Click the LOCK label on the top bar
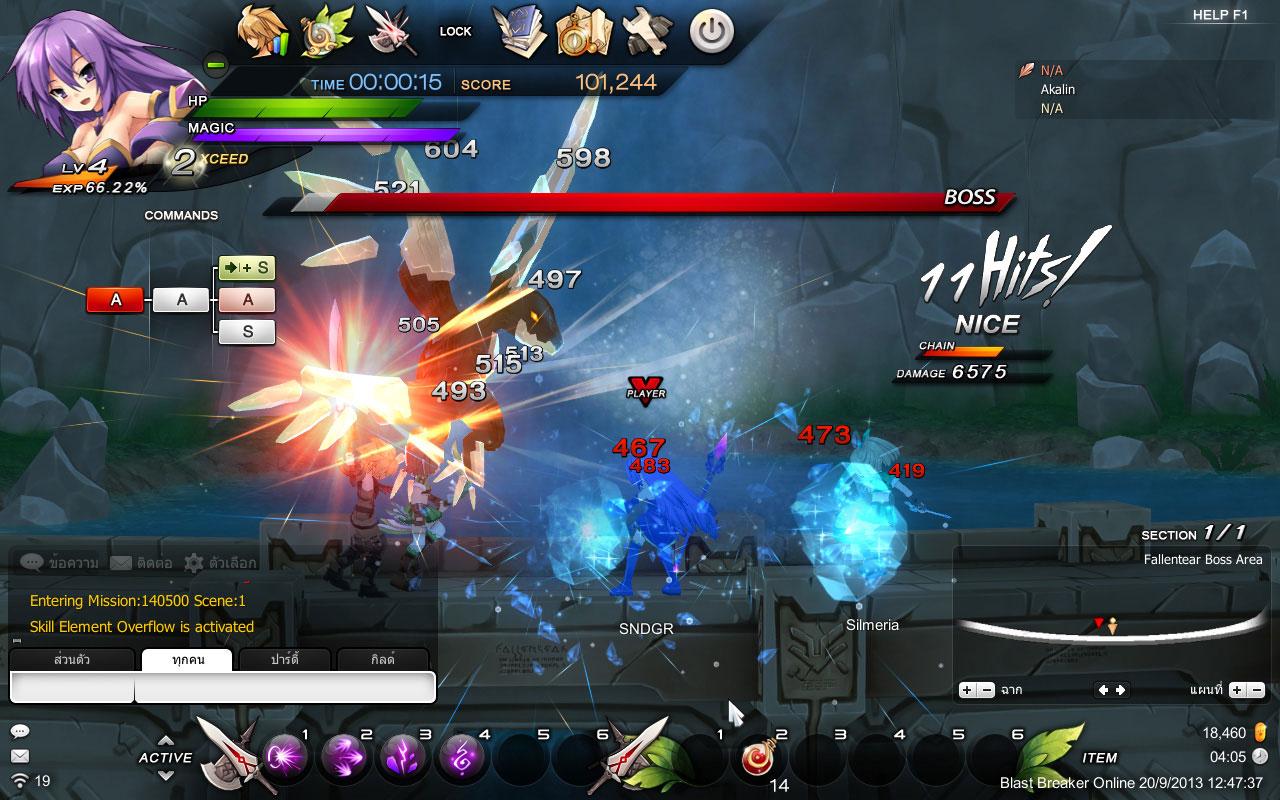 [x=455, y=31]
